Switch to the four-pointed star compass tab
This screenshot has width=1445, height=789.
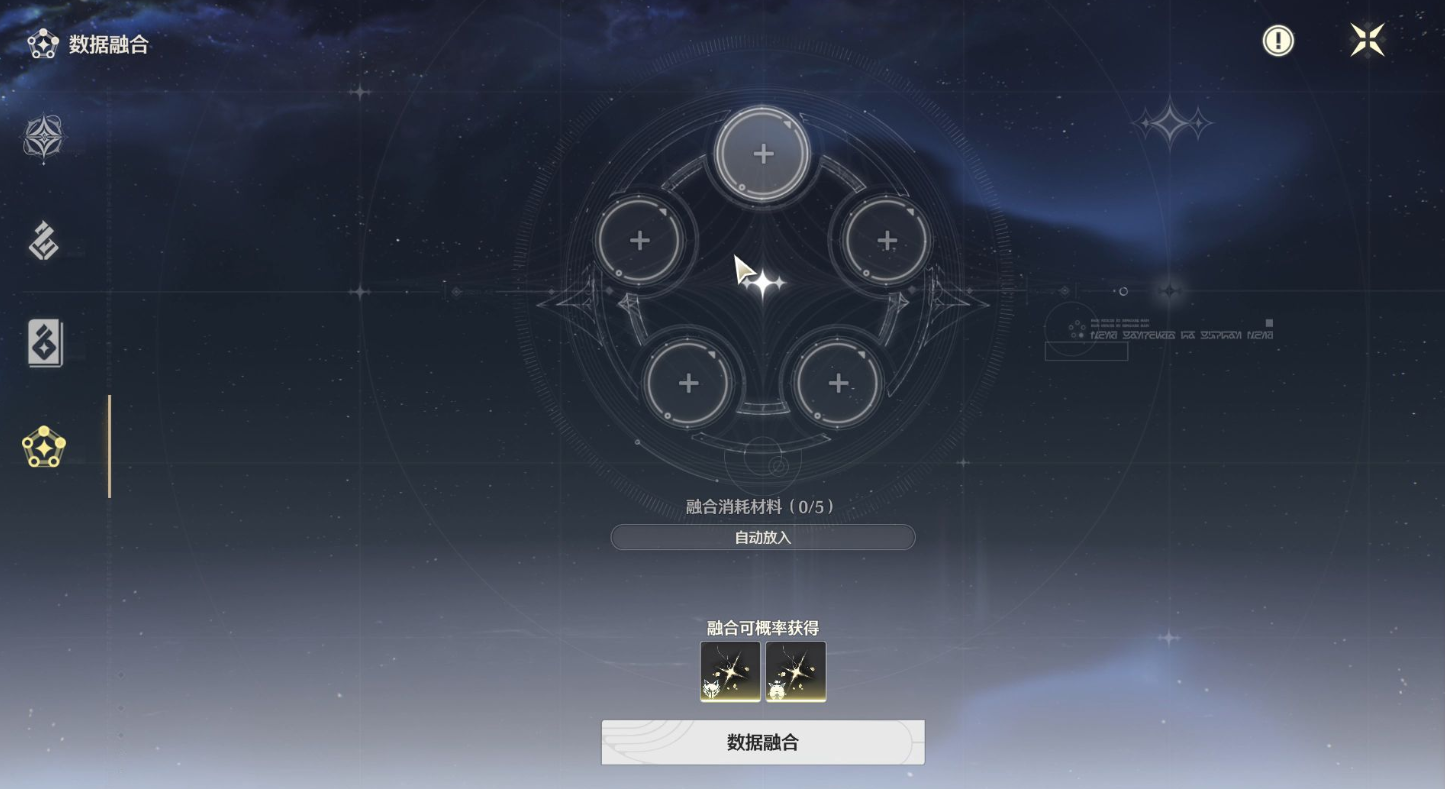point(44,137)
